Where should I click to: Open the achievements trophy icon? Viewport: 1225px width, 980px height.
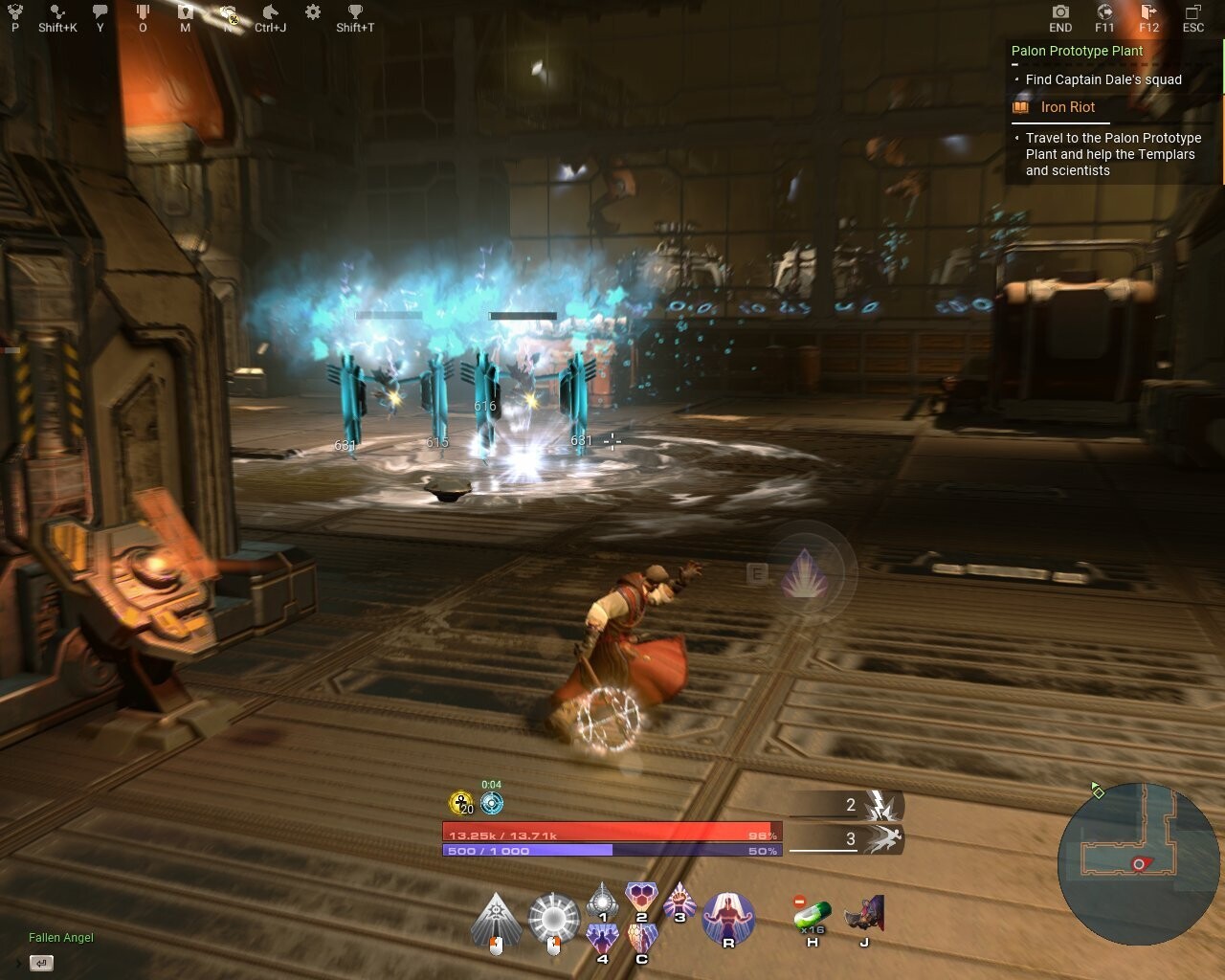355,13
